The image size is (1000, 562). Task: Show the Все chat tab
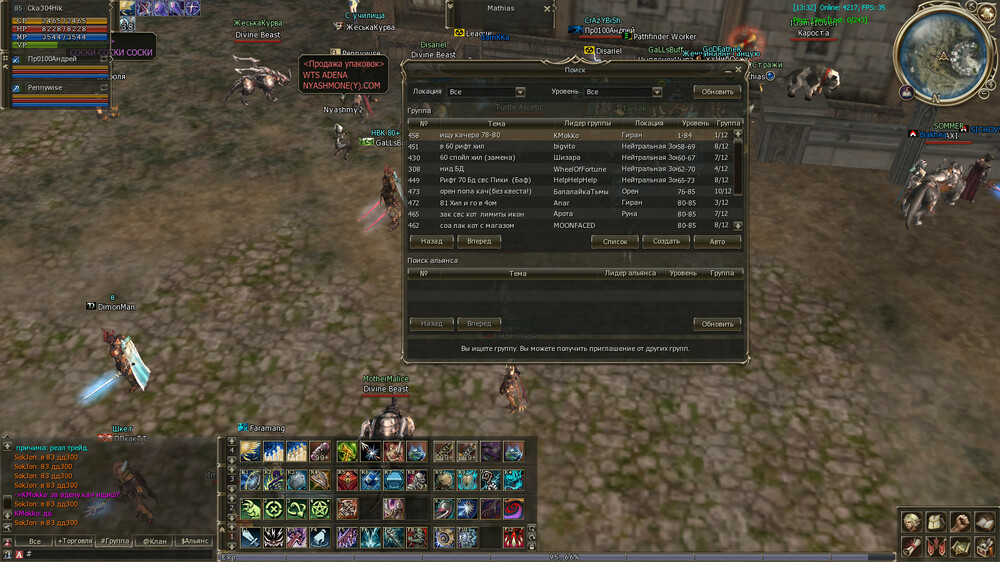point(35,541)
